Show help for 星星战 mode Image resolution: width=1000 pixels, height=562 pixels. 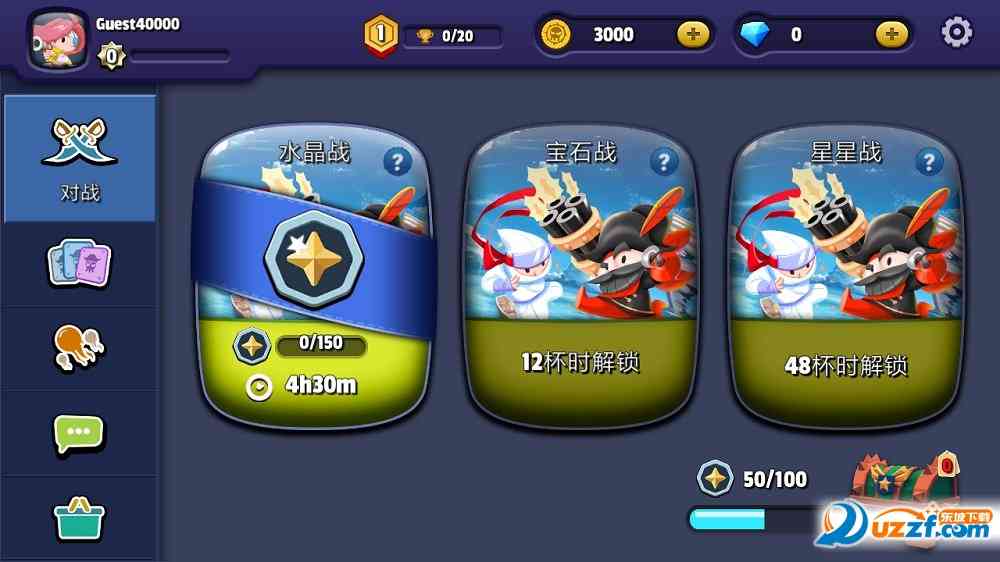click(929, 162)
